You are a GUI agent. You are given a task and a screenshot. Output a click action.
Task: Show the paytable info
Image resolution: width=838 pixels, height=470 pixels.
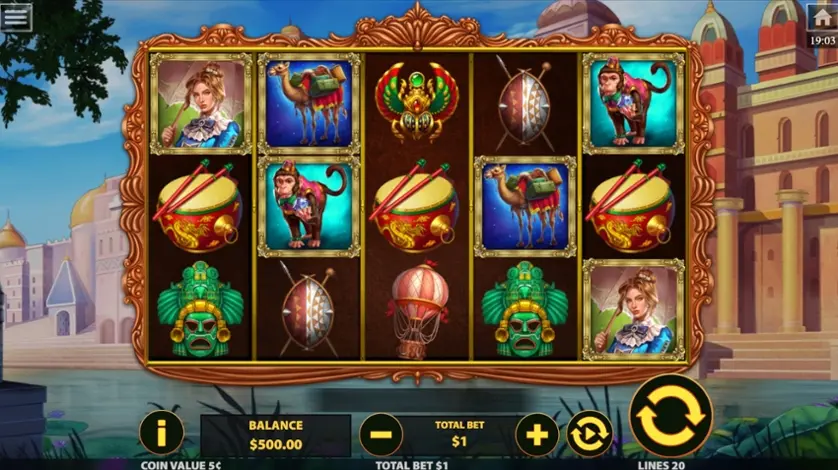click(x=161, y=434)
